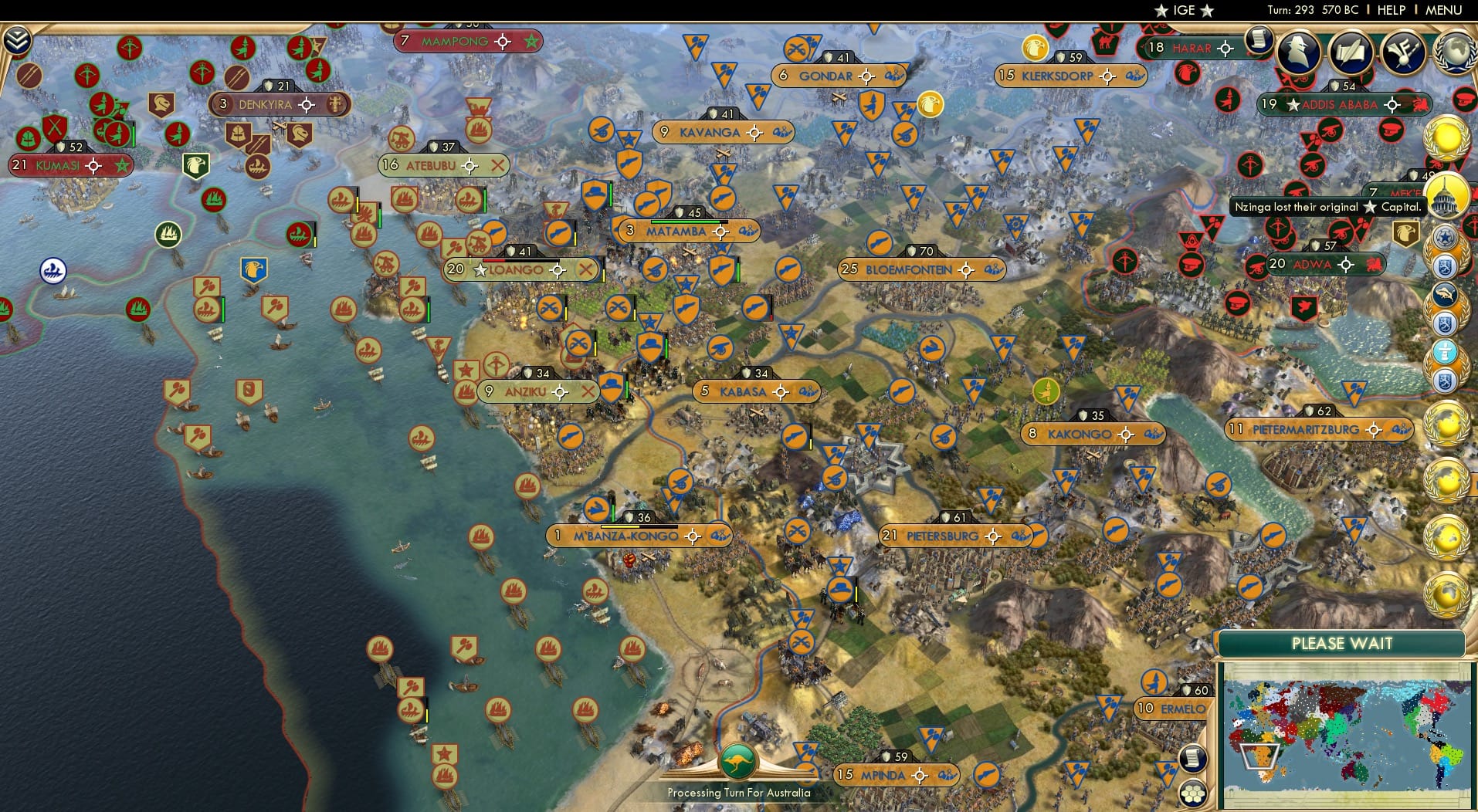Click the kangaroo icon for Australia's turn
Screen dimensions: 1478x812
coord(737,760)
